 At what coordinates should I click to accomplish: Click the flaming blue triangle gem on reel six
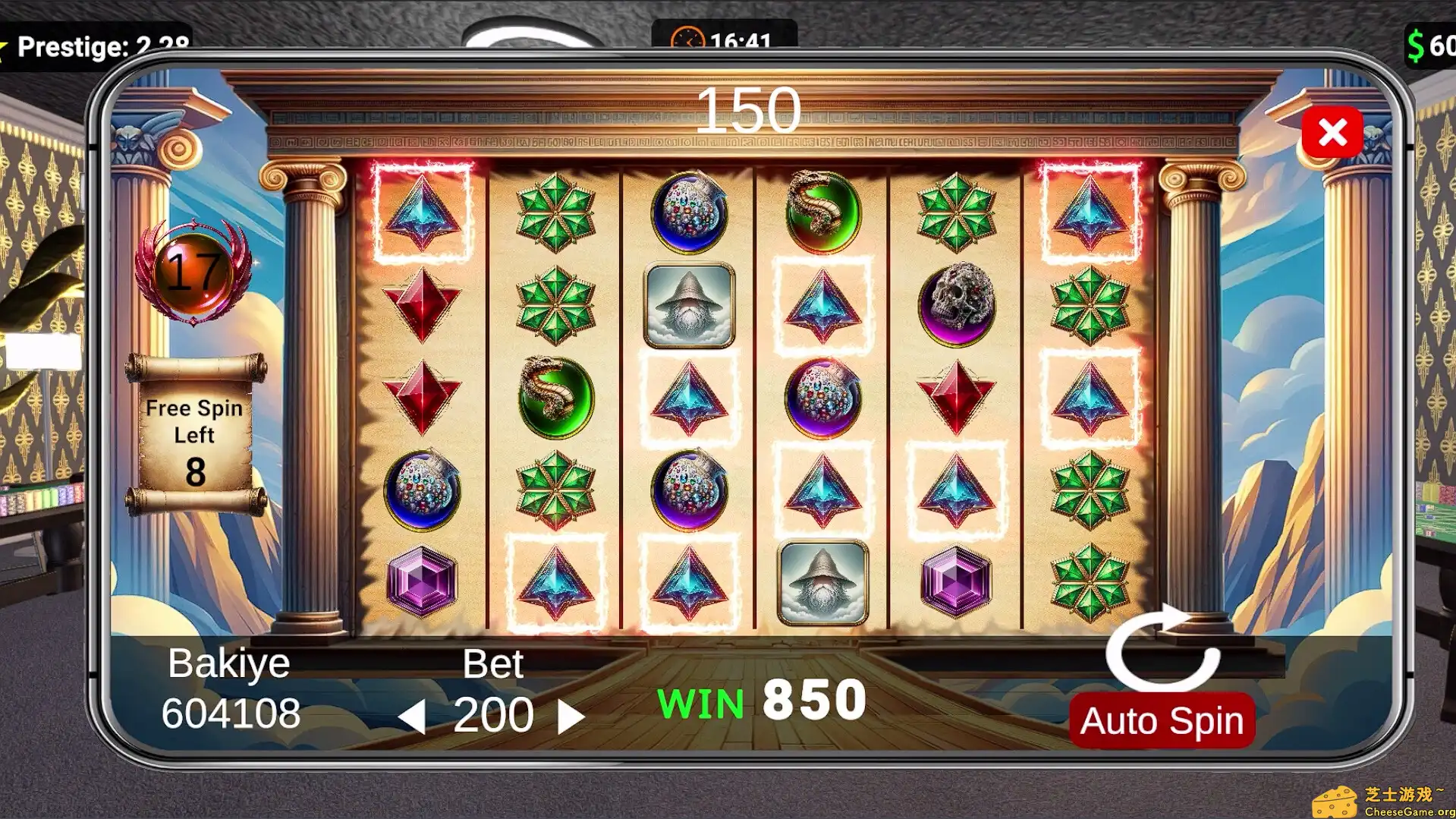pos(1090,213)
